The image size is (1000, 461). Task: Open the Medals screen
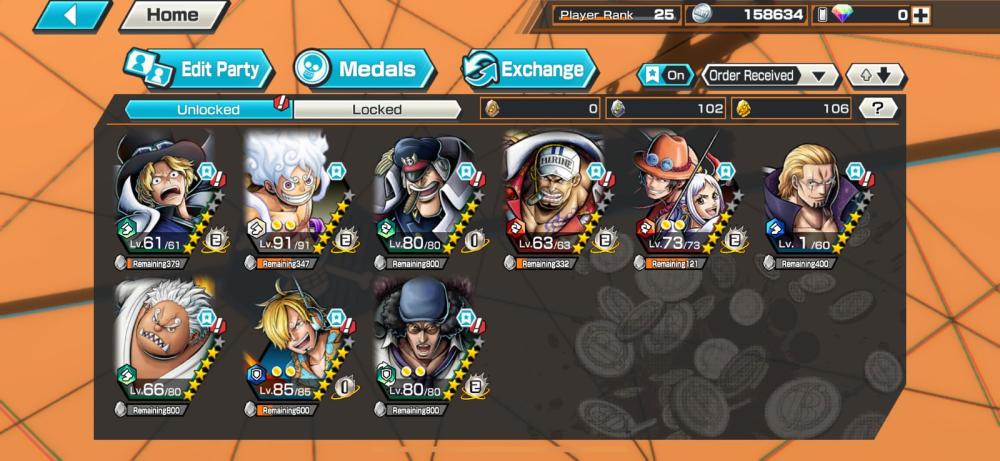pos(364,69)
